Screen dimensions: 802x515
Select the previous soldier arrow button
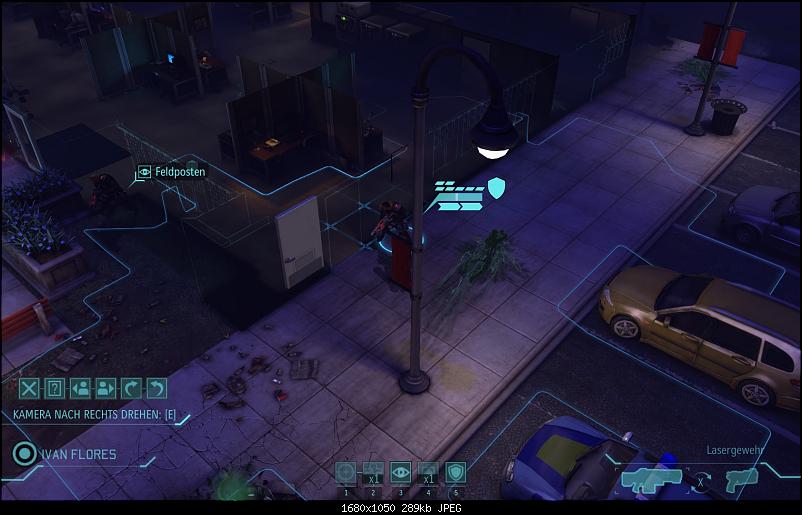81,389
